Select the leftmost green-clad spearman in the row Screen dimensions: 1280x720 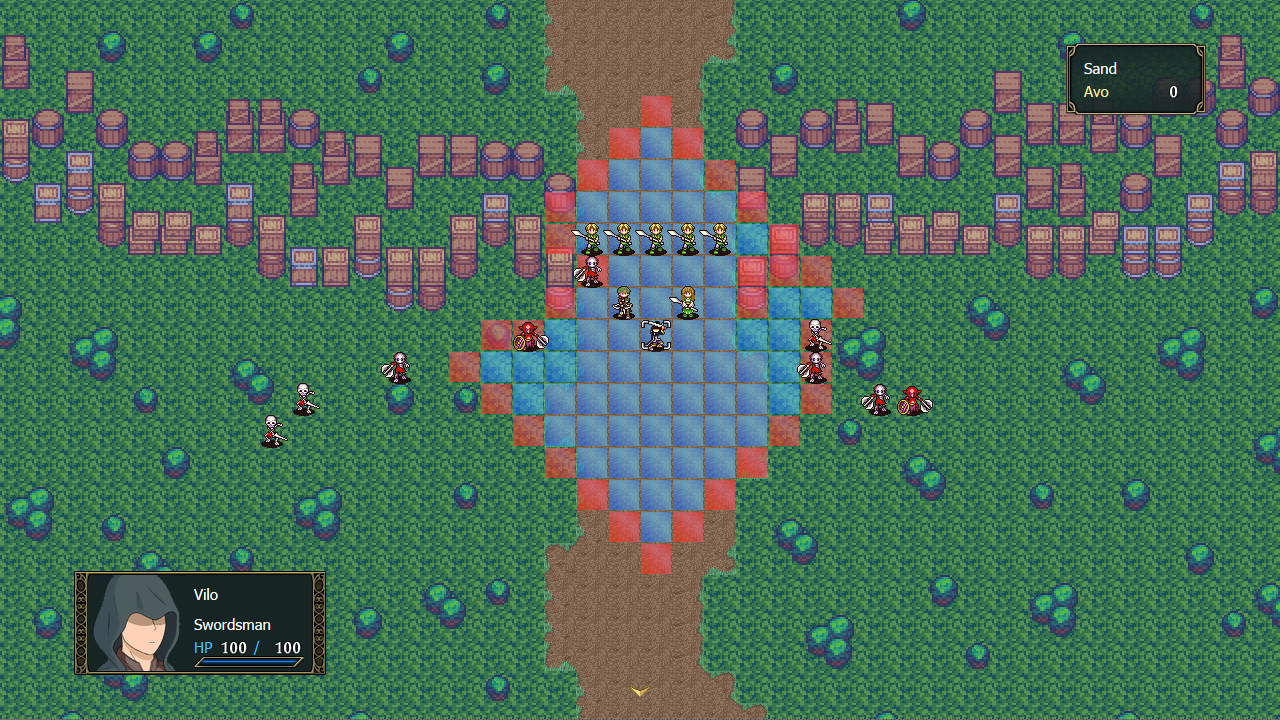click(590, 238)
